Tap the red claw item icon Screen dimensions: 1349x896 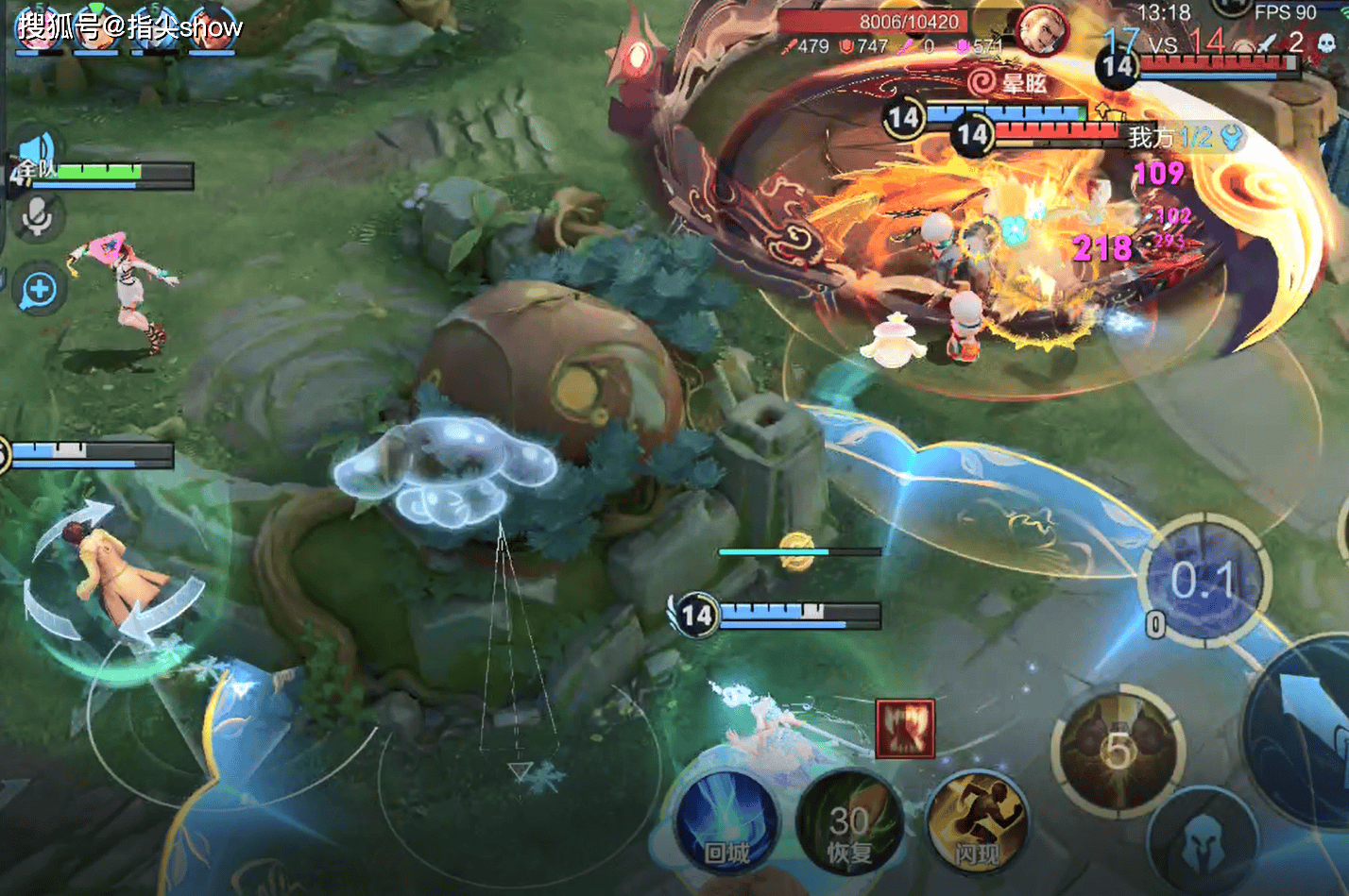click(905, 728)
